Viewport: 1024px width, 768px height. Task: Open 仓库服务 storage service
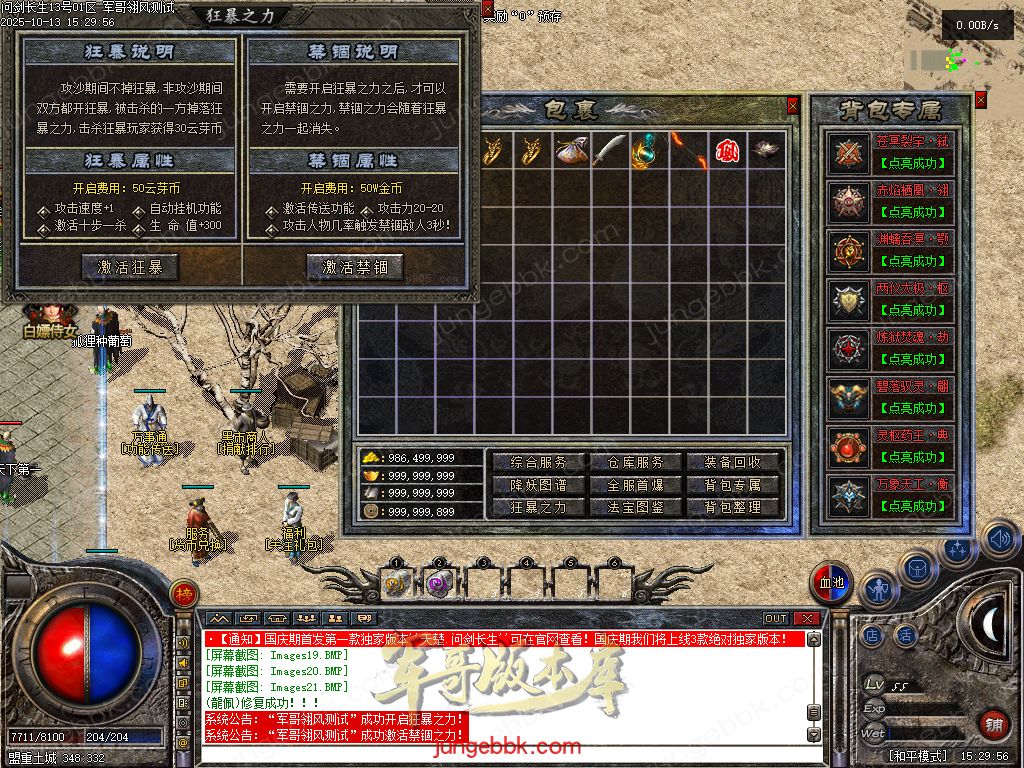coord(635,463)
